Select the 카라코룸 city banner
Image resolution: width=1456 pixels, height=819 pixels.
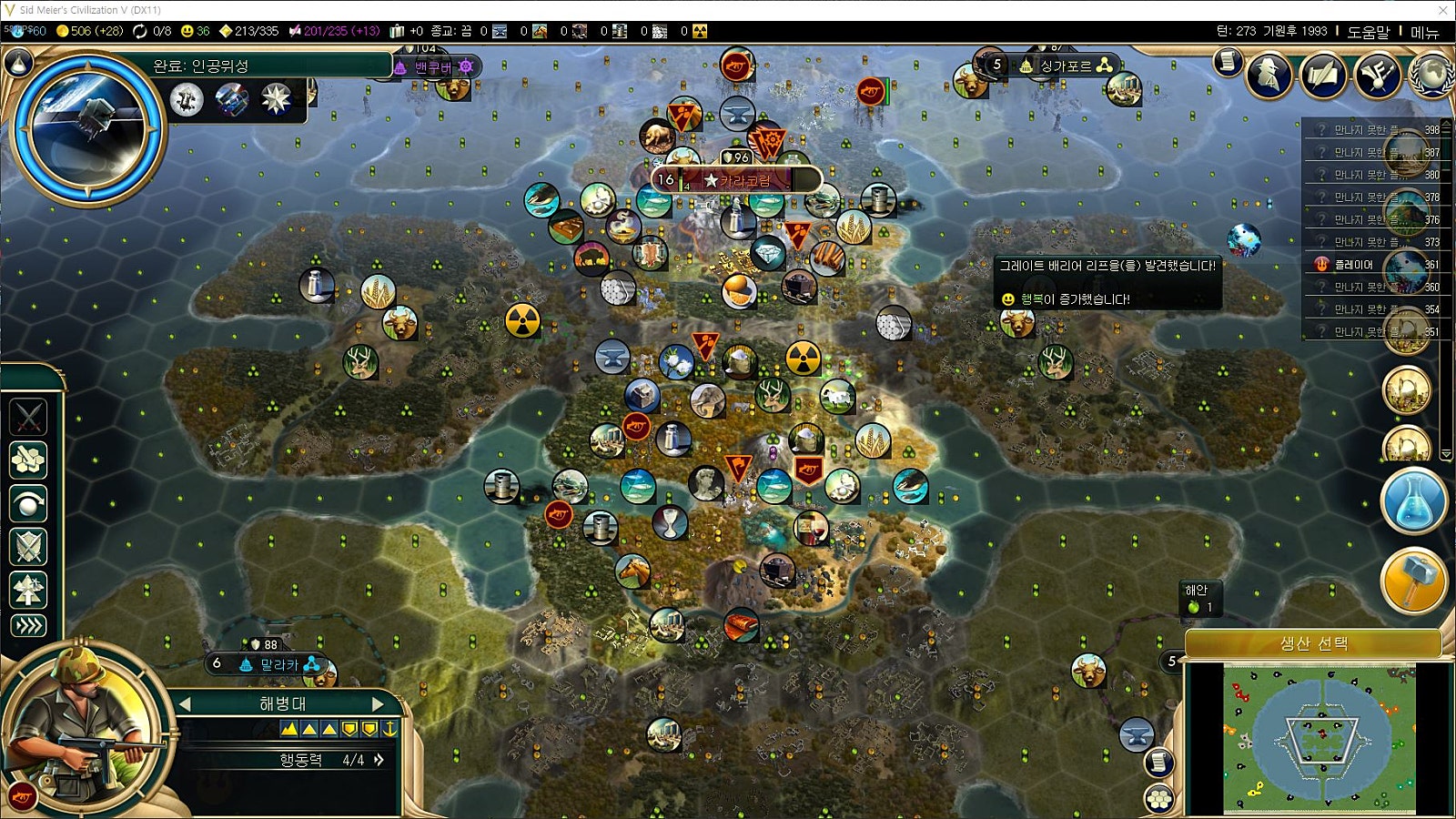738,180
